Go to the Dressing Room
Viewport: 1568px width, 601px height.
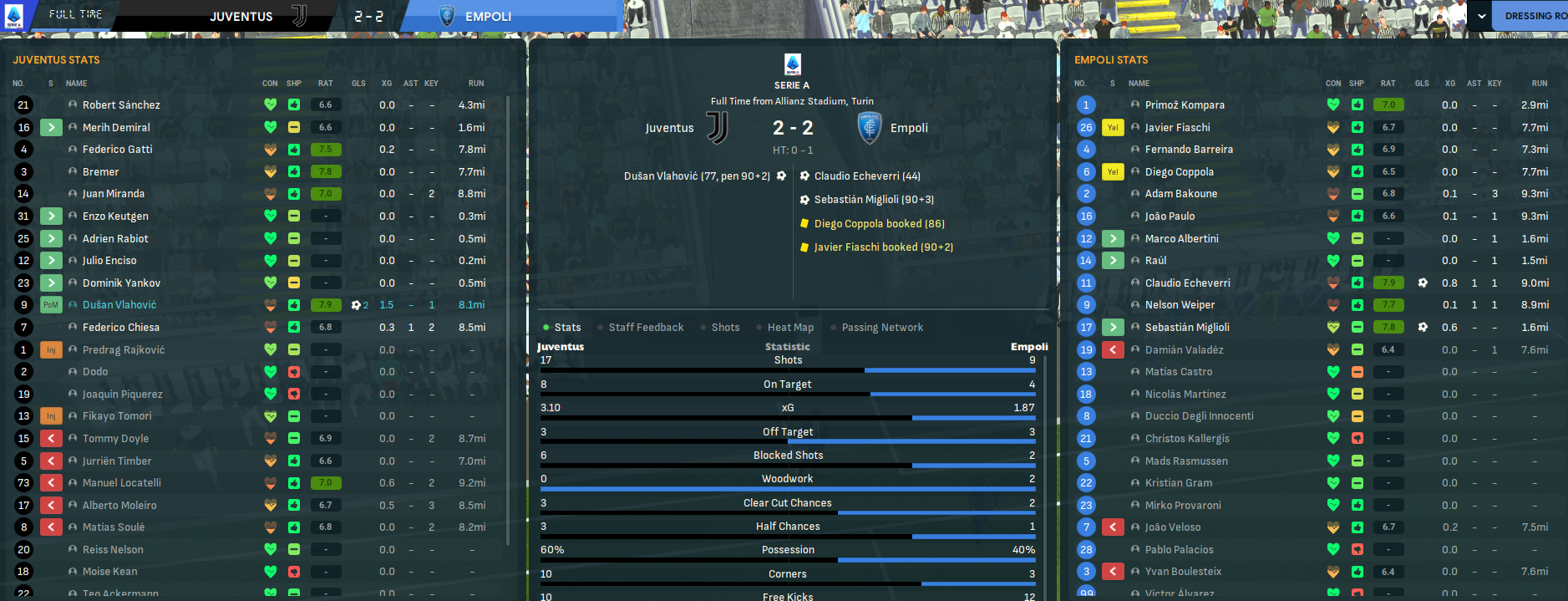pos(1534,16)
